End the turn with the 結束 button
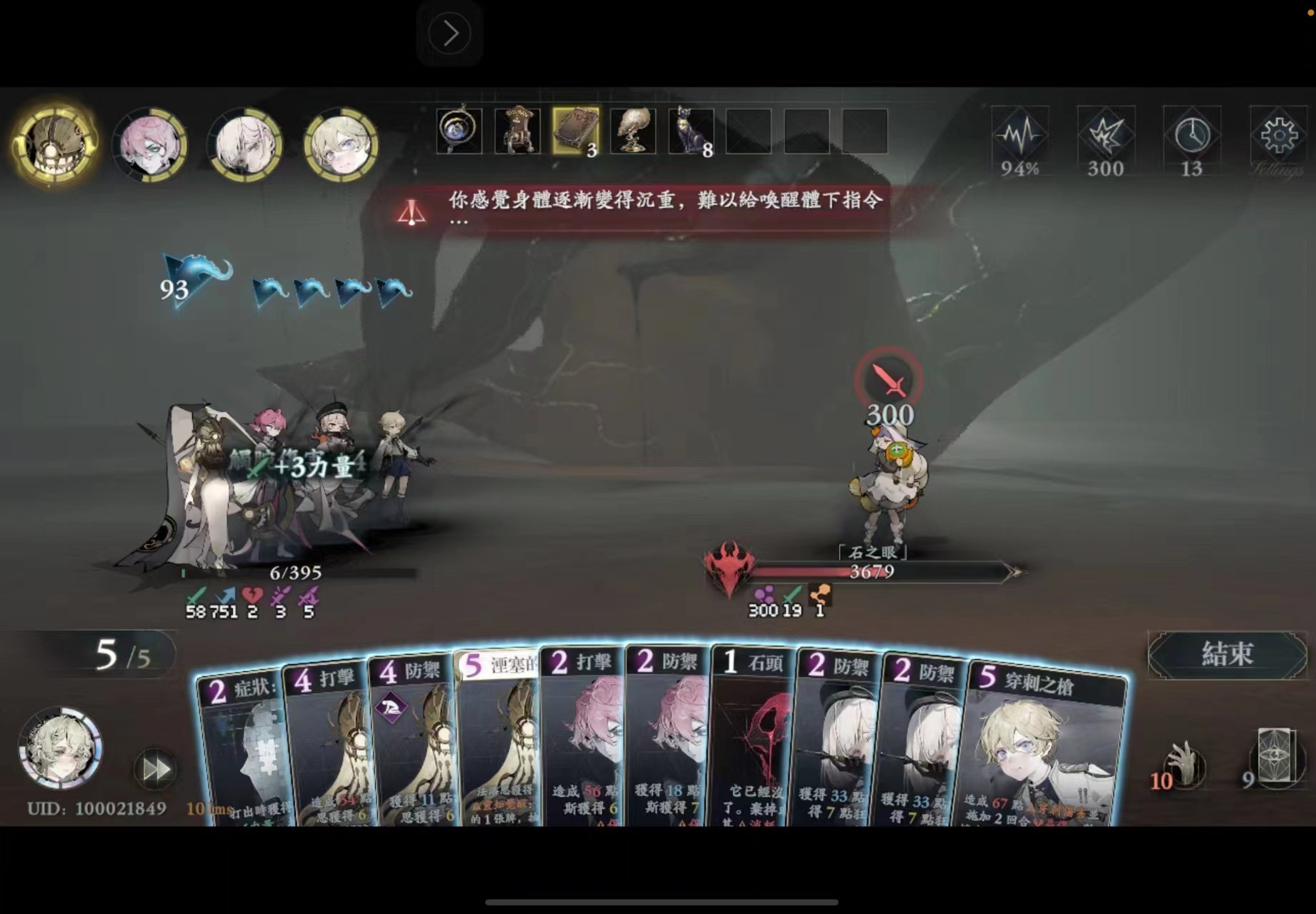1316x914 pixels. point(1226,654)
